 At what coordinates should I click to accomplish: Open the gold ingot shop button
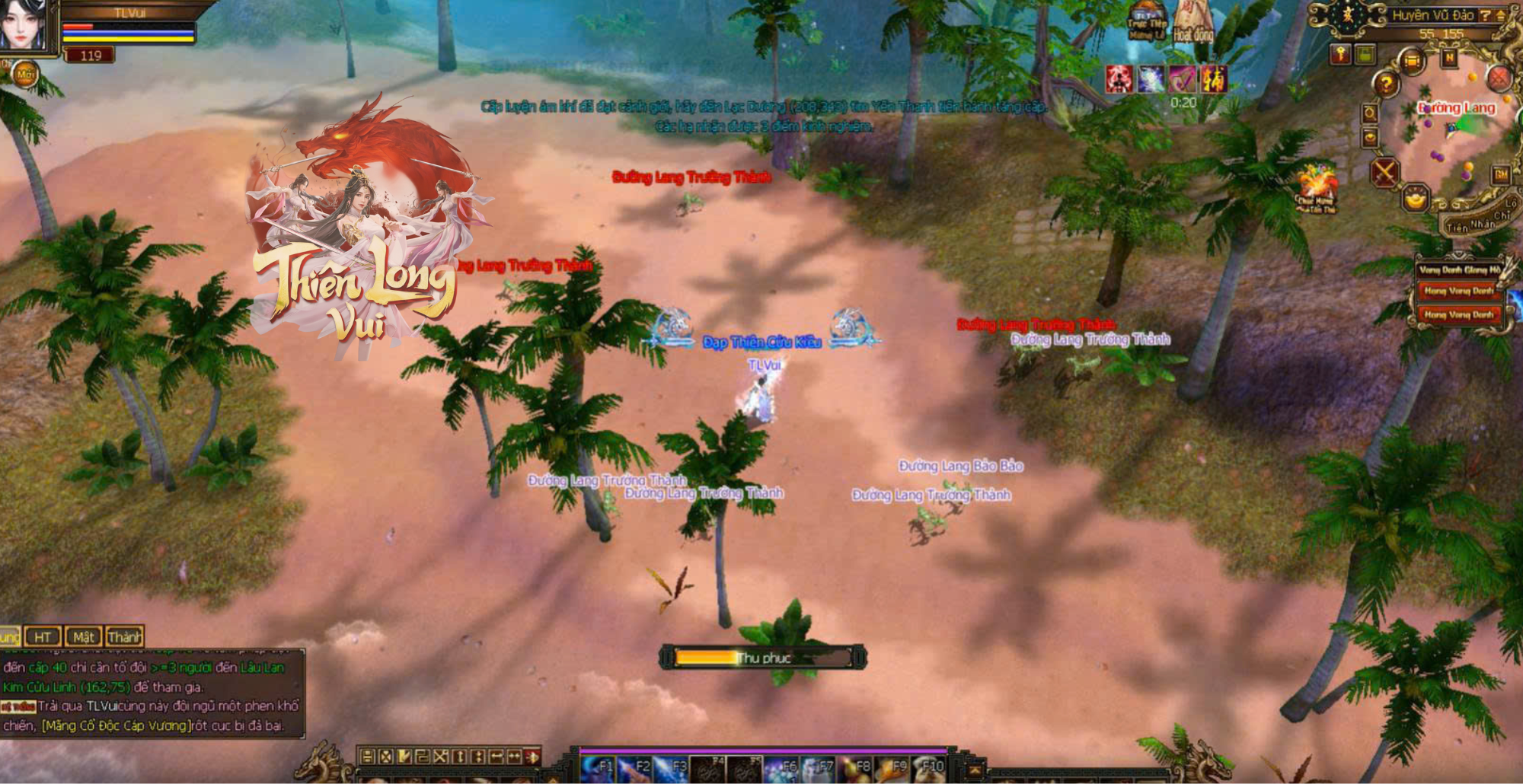click(1416, 199)
